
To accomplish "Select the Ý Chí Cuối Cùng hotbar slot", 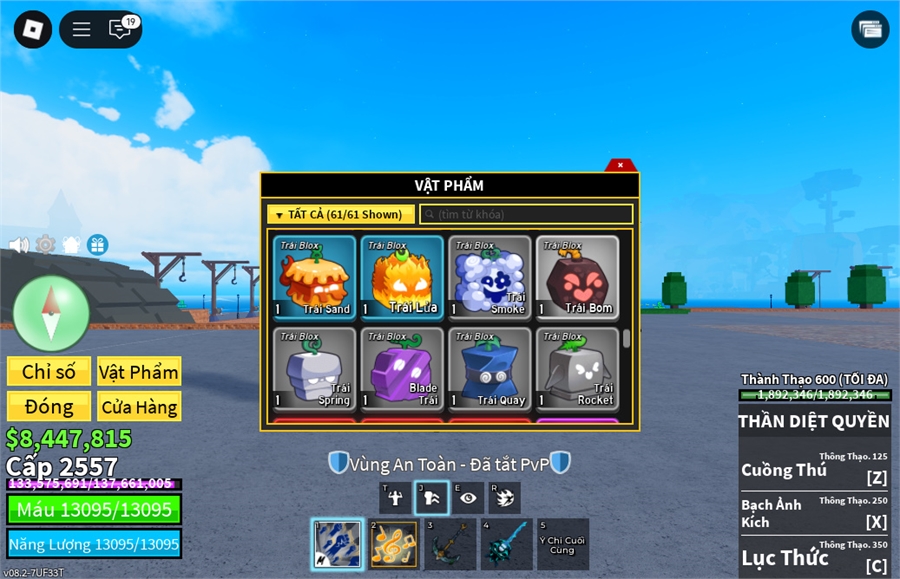I will (x=563, y=544).
